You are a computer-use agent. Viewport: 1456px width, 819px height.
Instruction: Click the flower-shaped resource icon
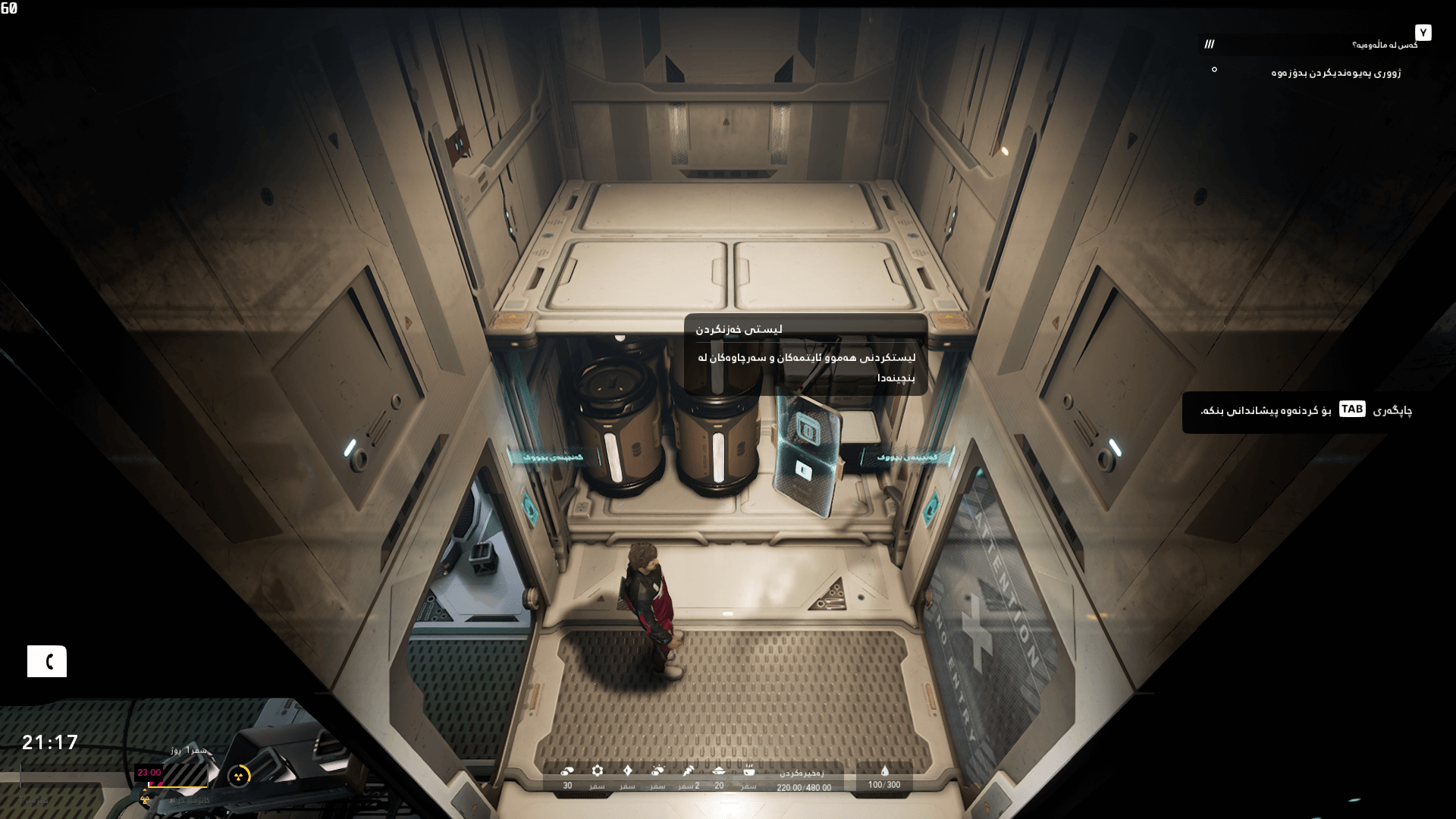[x=597, y=771]
